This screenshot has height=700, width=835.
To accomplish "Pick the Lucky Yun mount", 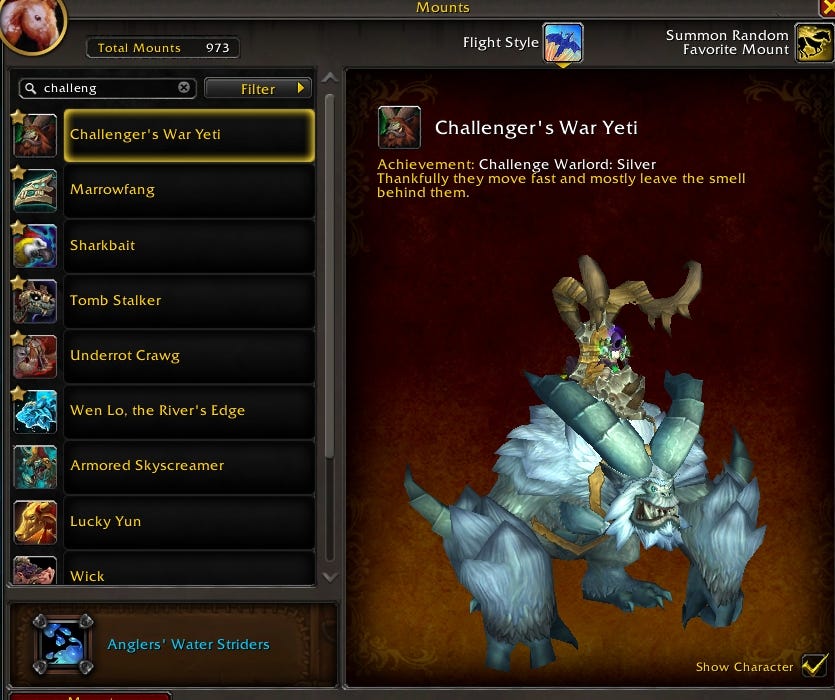I will click(x=188, y=521).
